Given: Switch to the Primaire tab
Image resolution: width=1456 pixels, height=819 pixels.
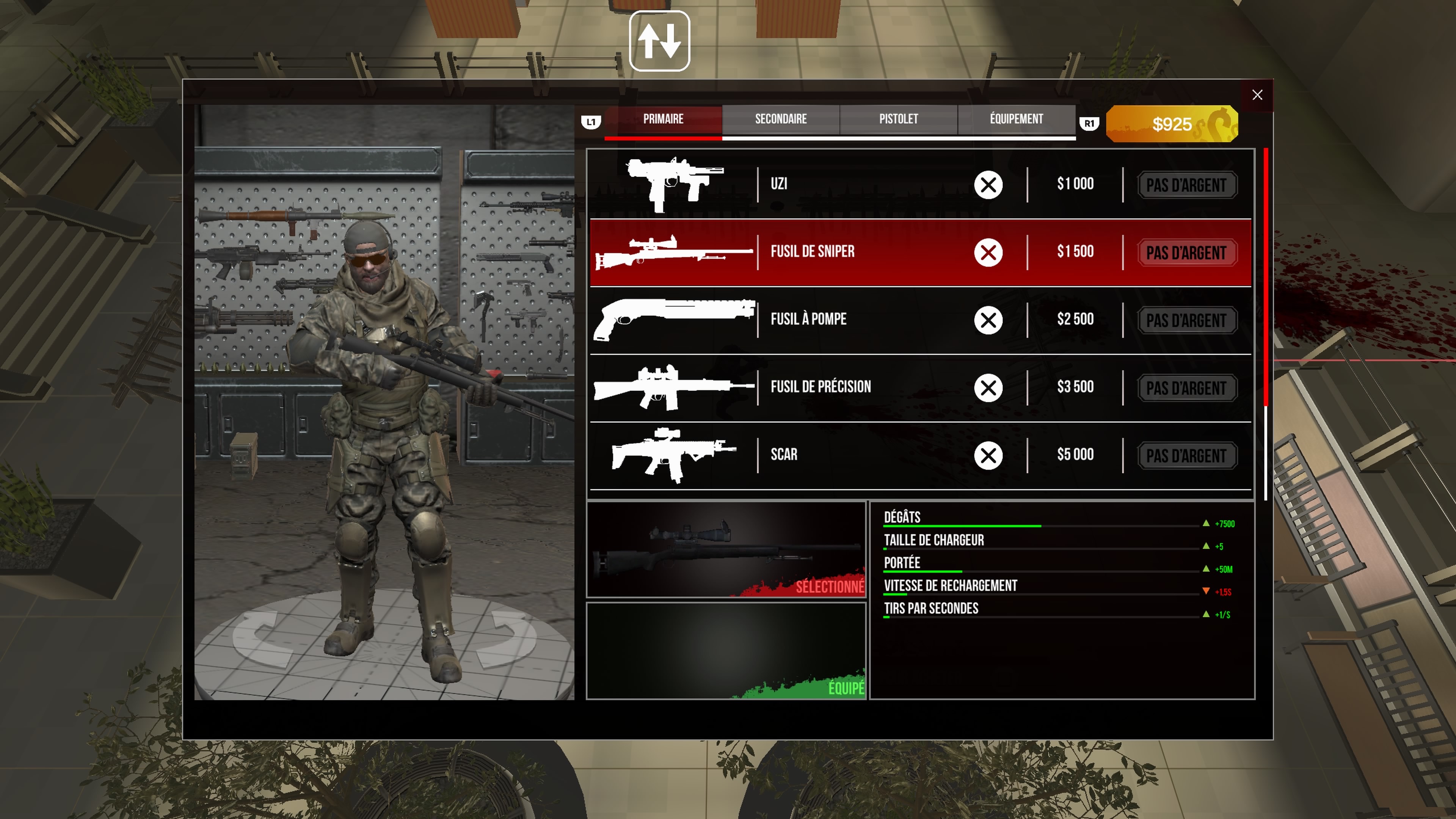Looking at the screenshot, I should [663, 119].
